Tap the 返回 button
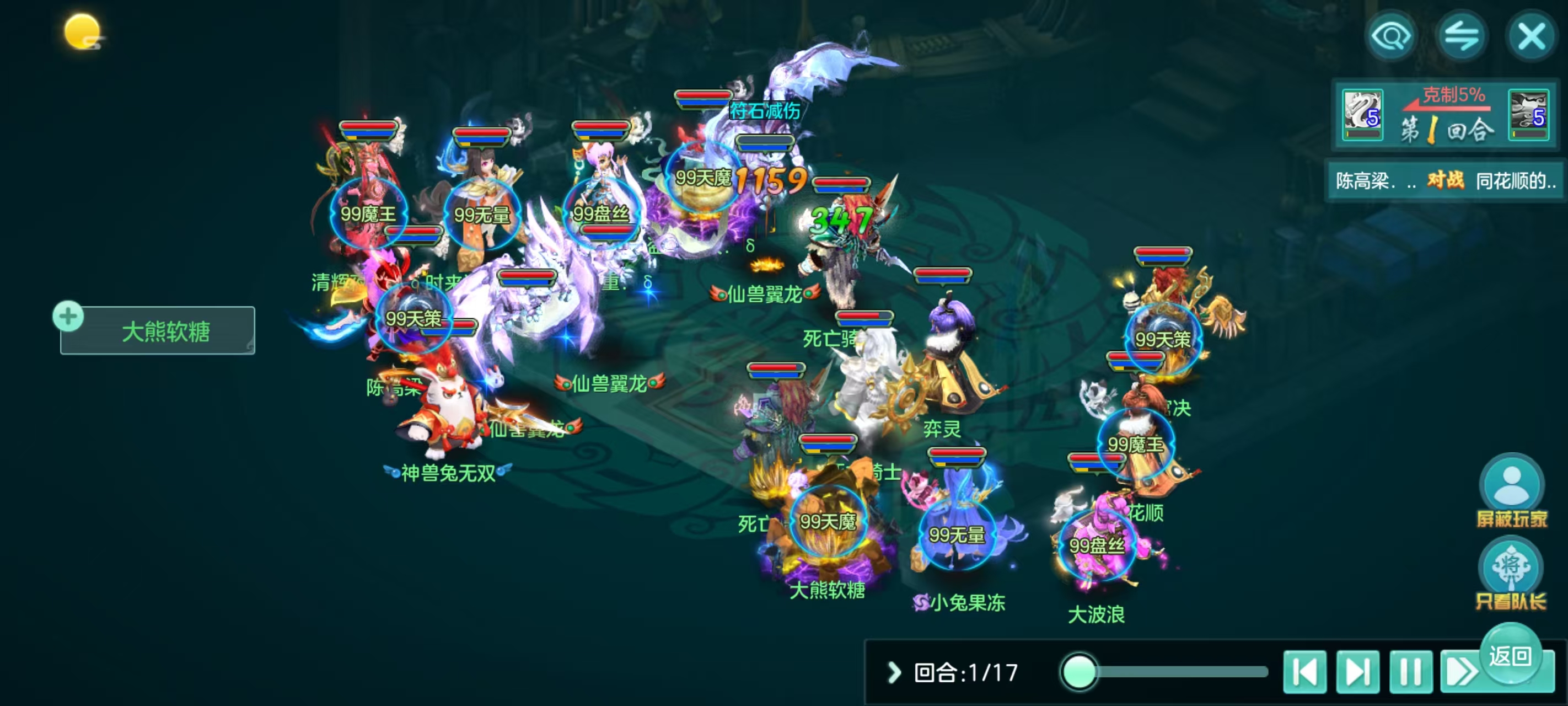Screen dimensions: 1568x706 [1510, 656]
